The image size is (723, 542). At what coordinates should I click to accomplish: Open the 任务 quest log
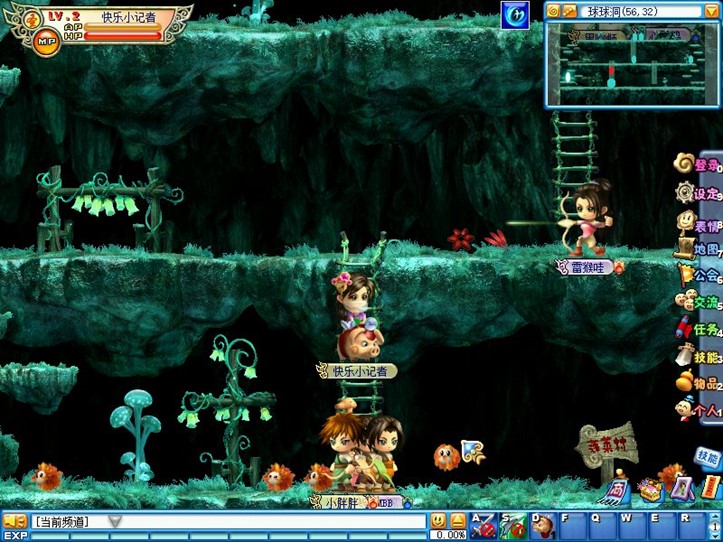696,329
